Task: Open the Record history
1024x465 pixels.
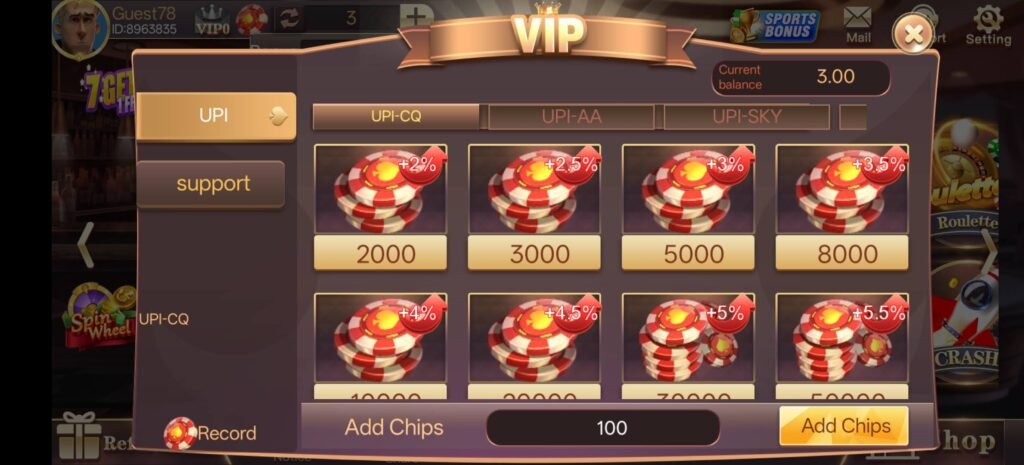Action: click(x=211, y=433)
